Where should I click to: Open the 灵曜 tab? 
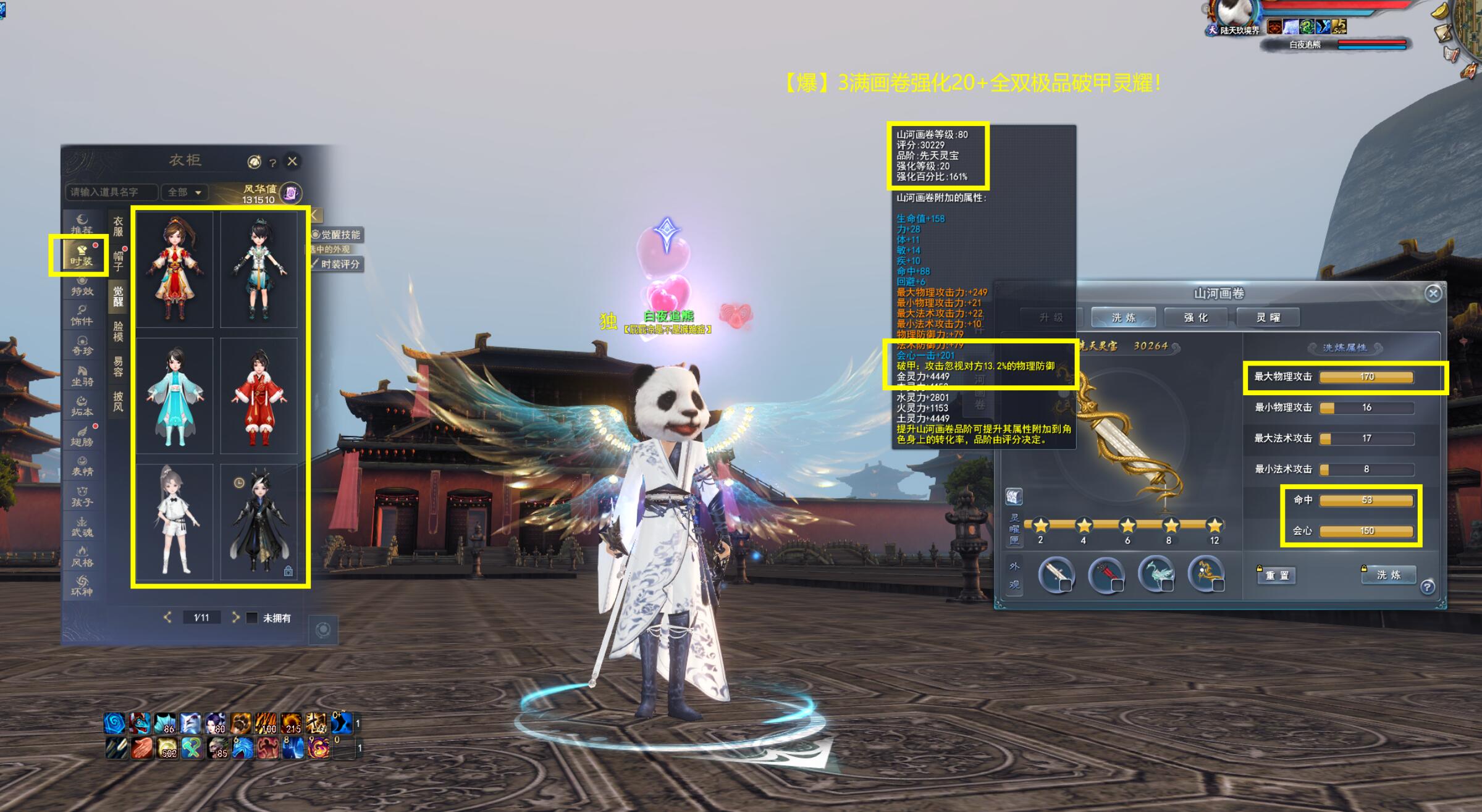click(x=1268, y=317)
